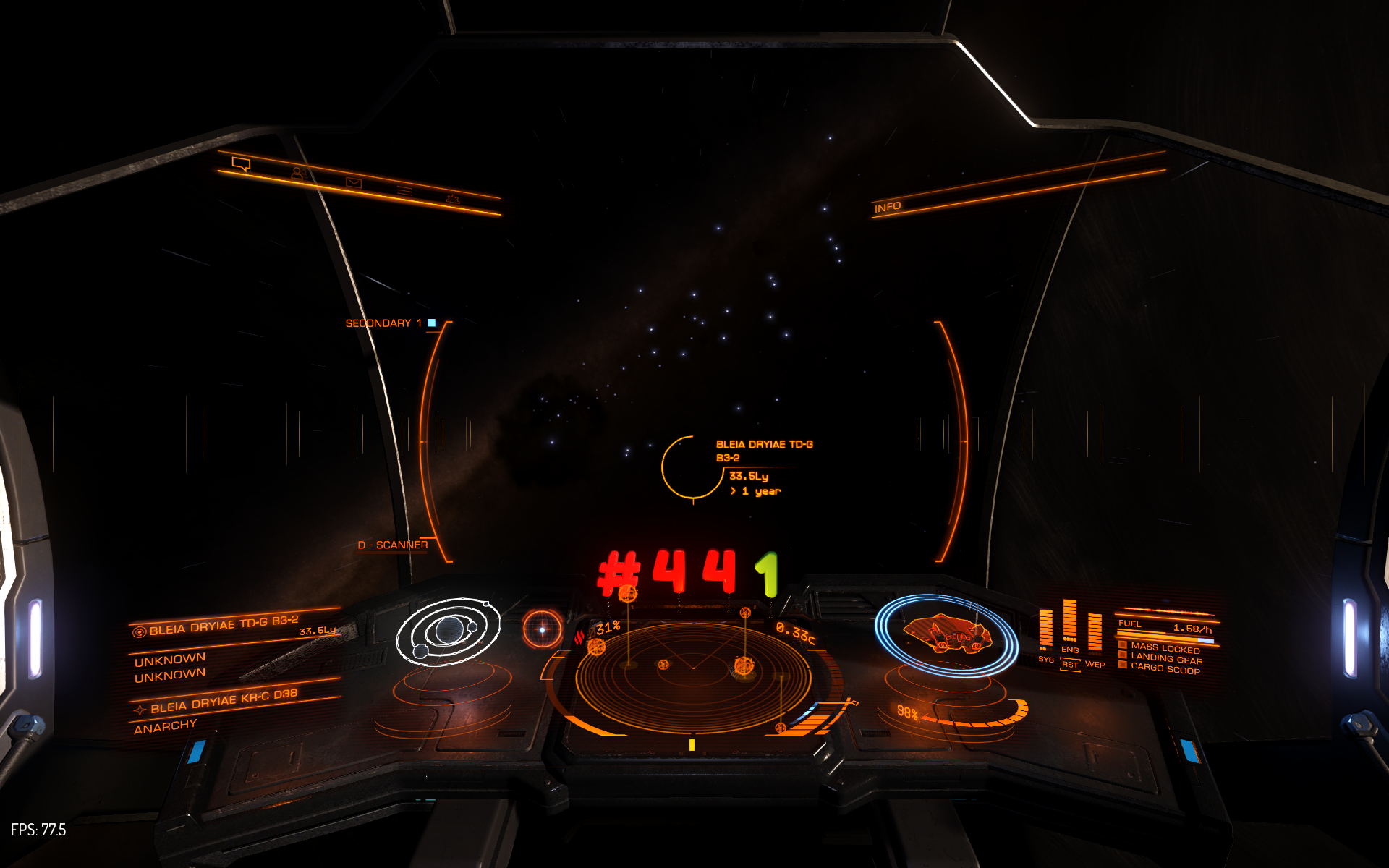Reset power with the RST button

coord(1069,665)
